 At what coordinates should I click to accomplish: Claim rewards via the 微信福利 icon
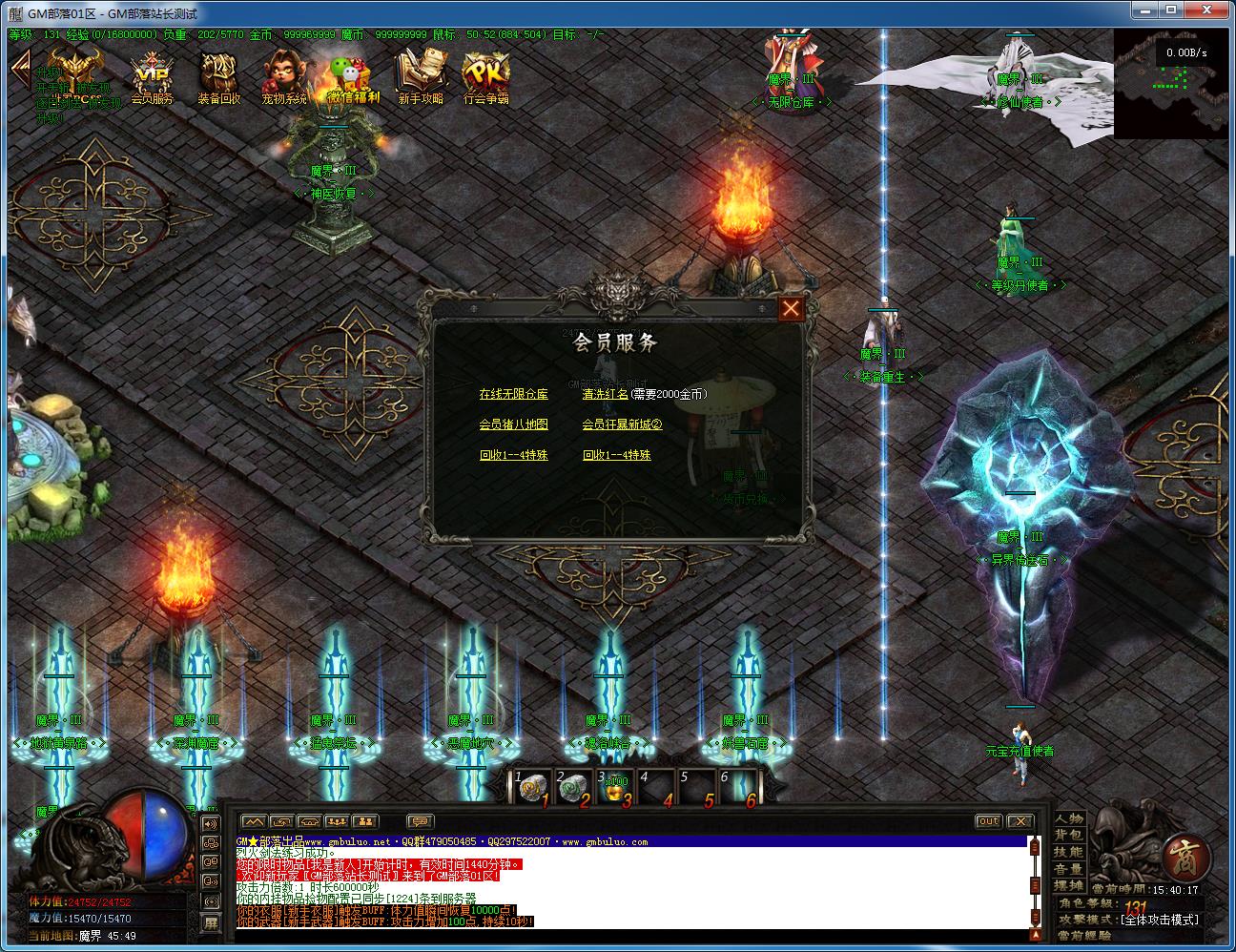tap(348, 74)
